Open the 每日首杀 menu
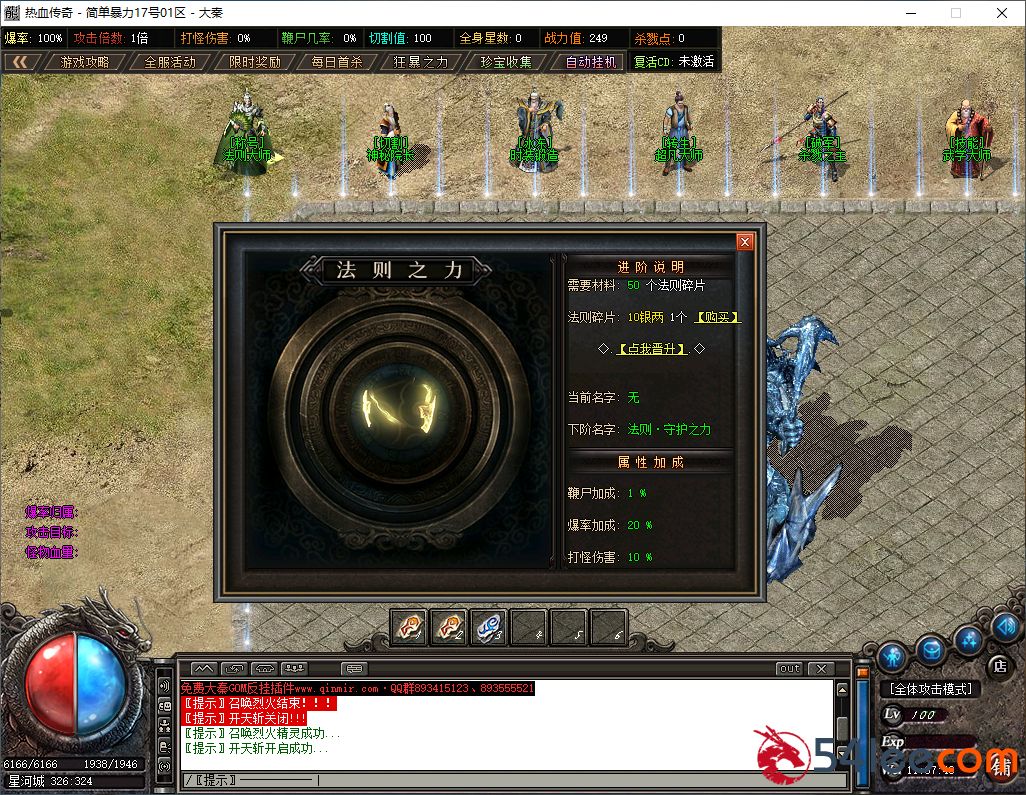 click(x=336, y=62)
